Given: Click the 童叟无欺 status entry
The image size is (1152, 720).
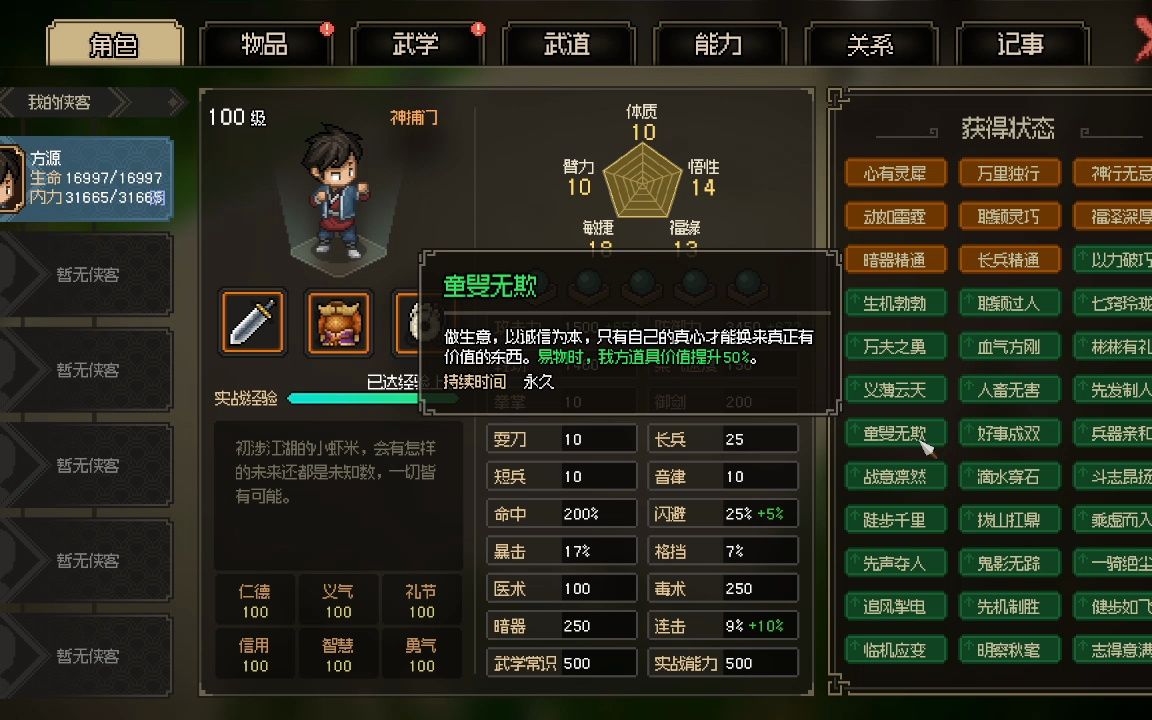Looking at the screenshot, I should [894, 433].
